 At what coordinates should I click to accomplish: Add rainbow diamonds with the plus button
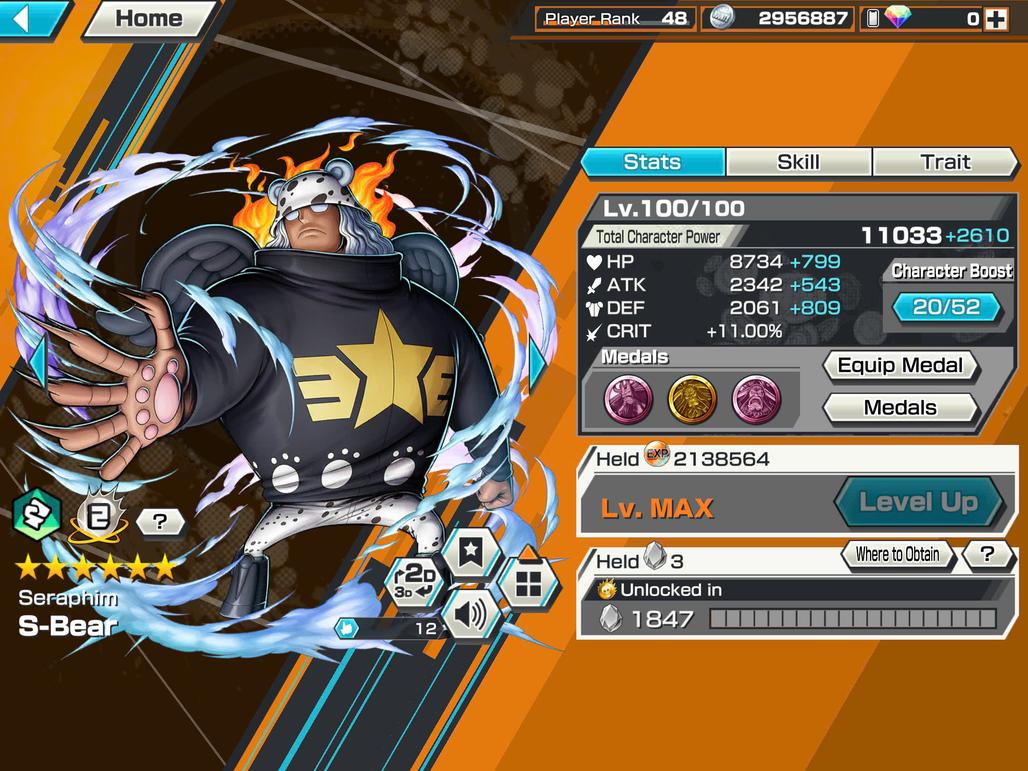pyautogui.click(x=996, y=18)
